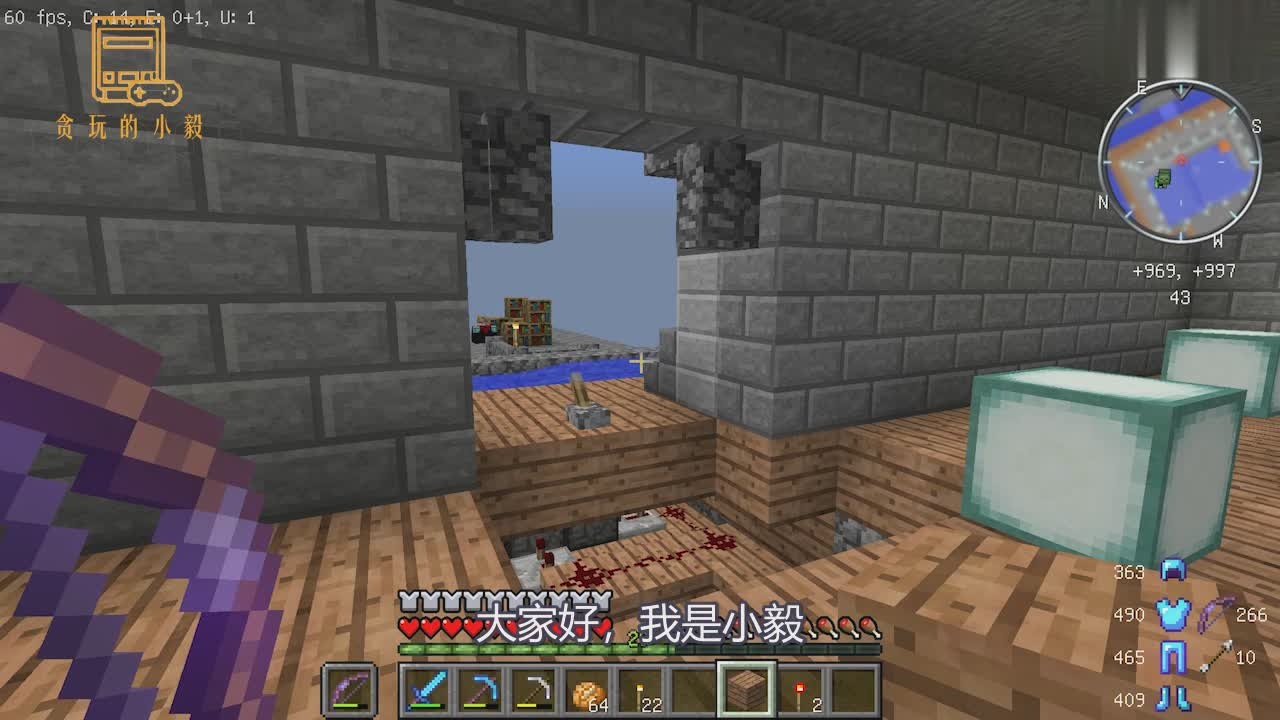This screenshot has width=1280, height=720.
Task: Select the iron pickaxe hotbar slot
Action: 532,690
